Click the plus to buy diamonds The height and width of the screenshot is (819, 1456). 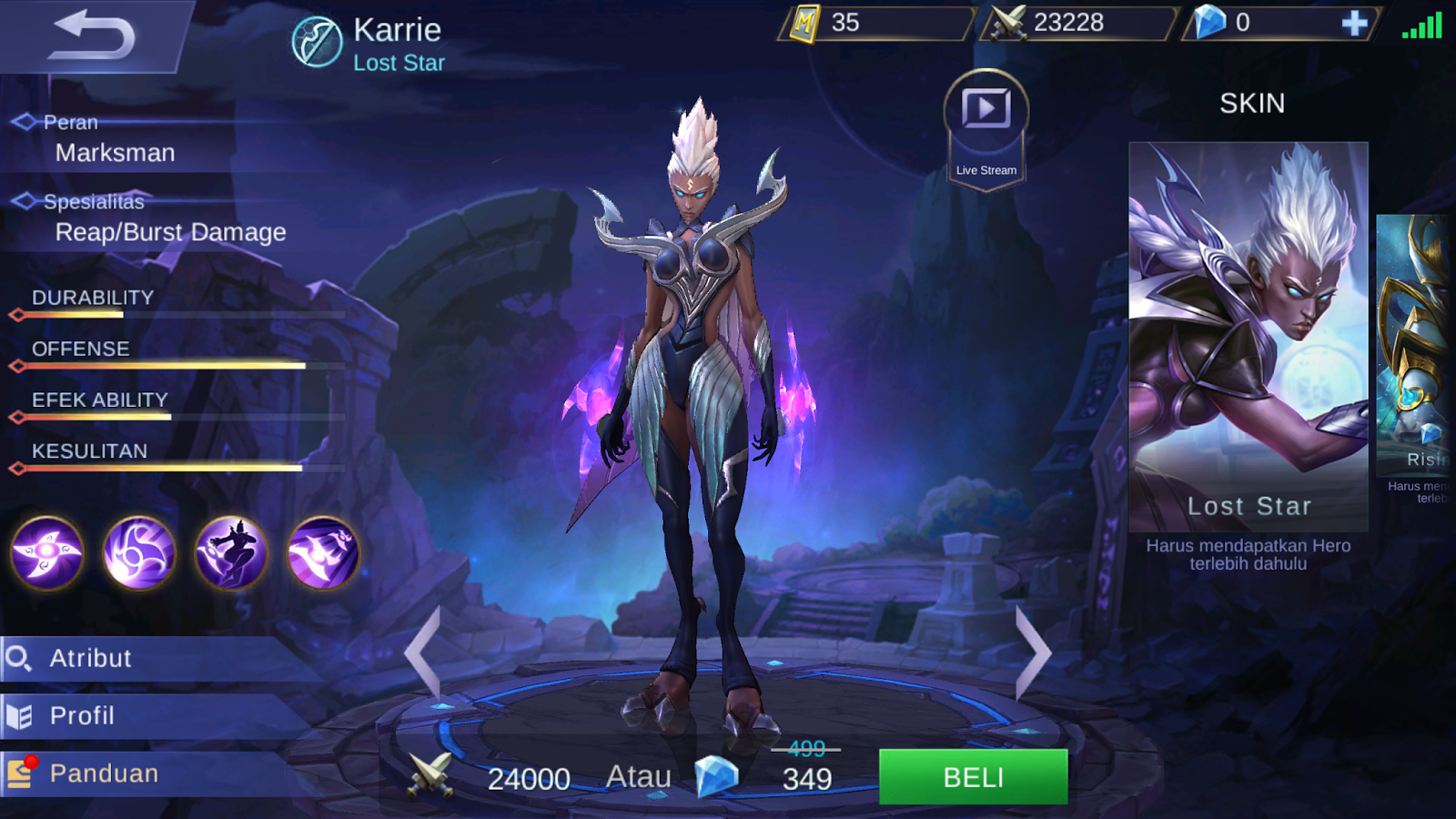(1357, 25)
